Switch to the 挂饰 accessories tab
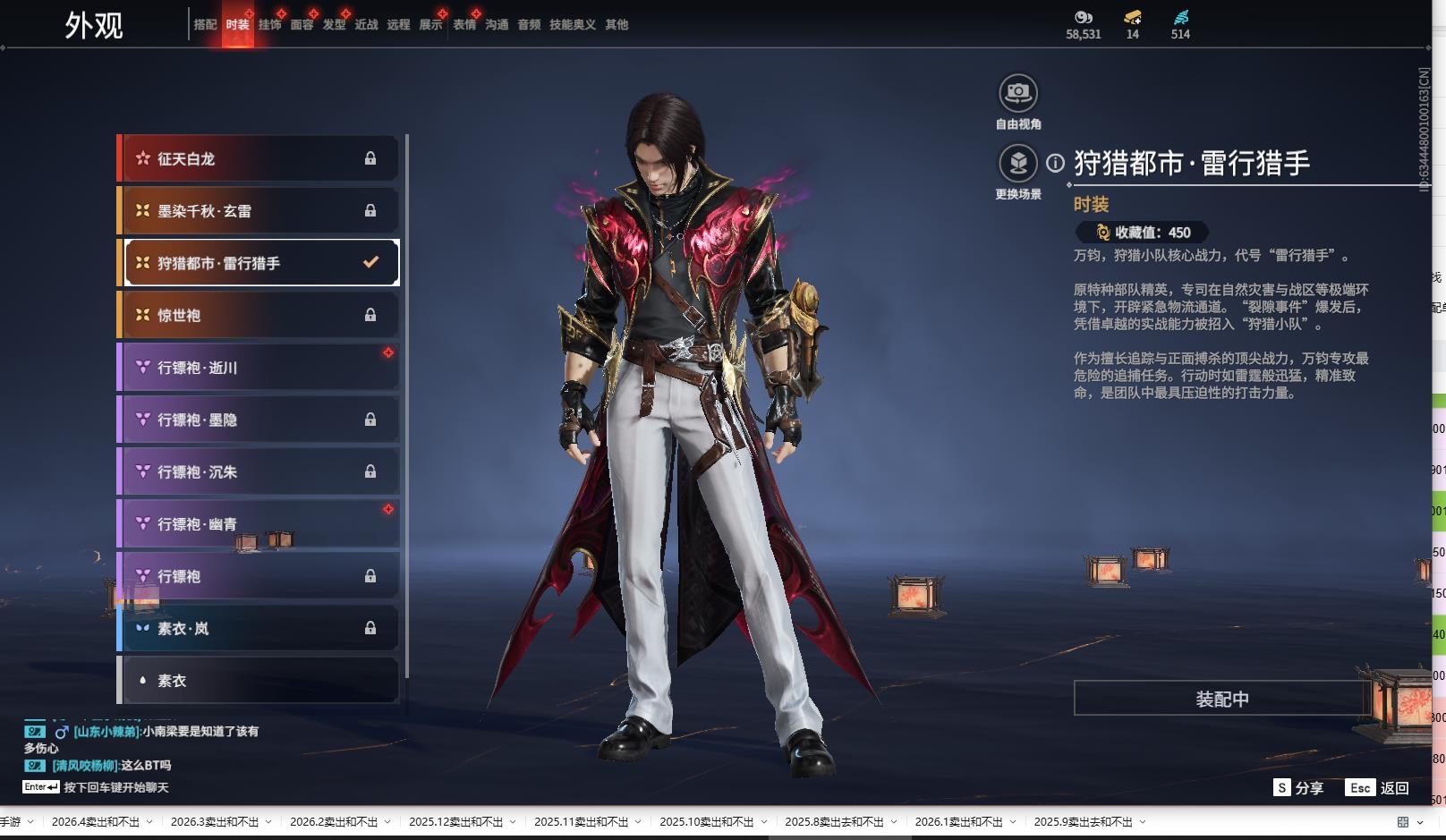This screenshot has width=1446, height=840. [x=269, y=25]
